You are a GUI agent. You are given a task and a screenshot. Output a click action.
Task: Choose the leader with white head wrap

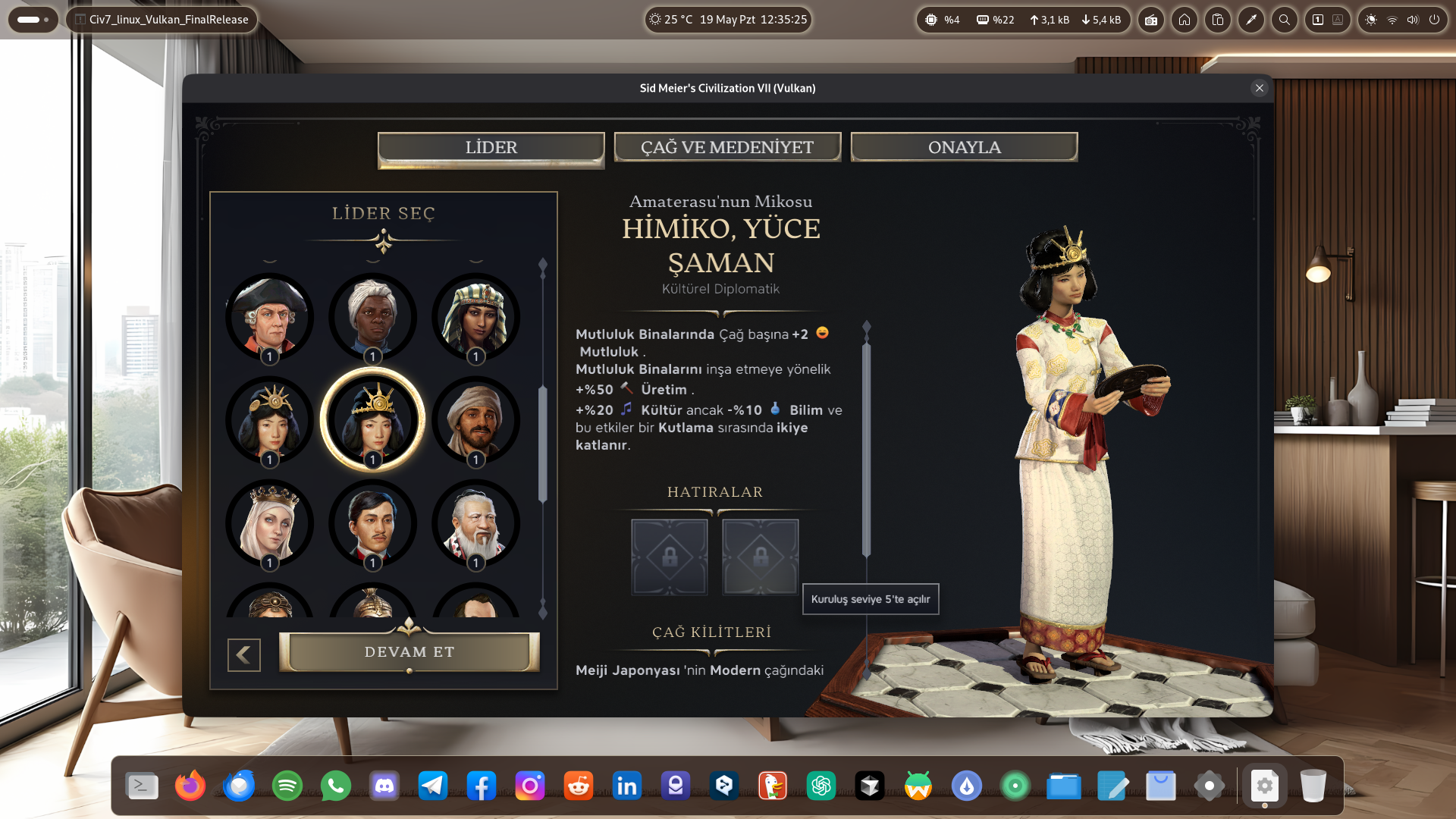[x=372, y=316]
